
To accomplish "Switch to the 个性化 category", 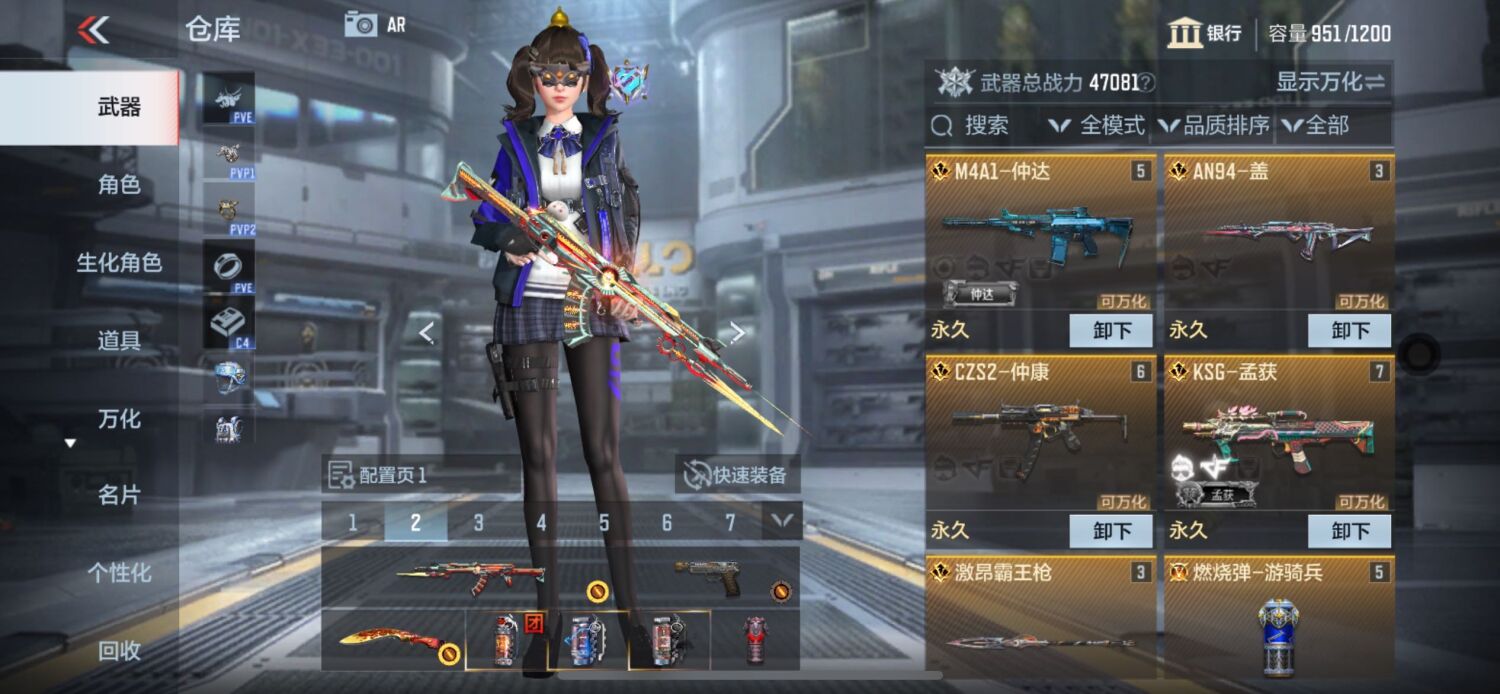I will [x=118, y=573].
